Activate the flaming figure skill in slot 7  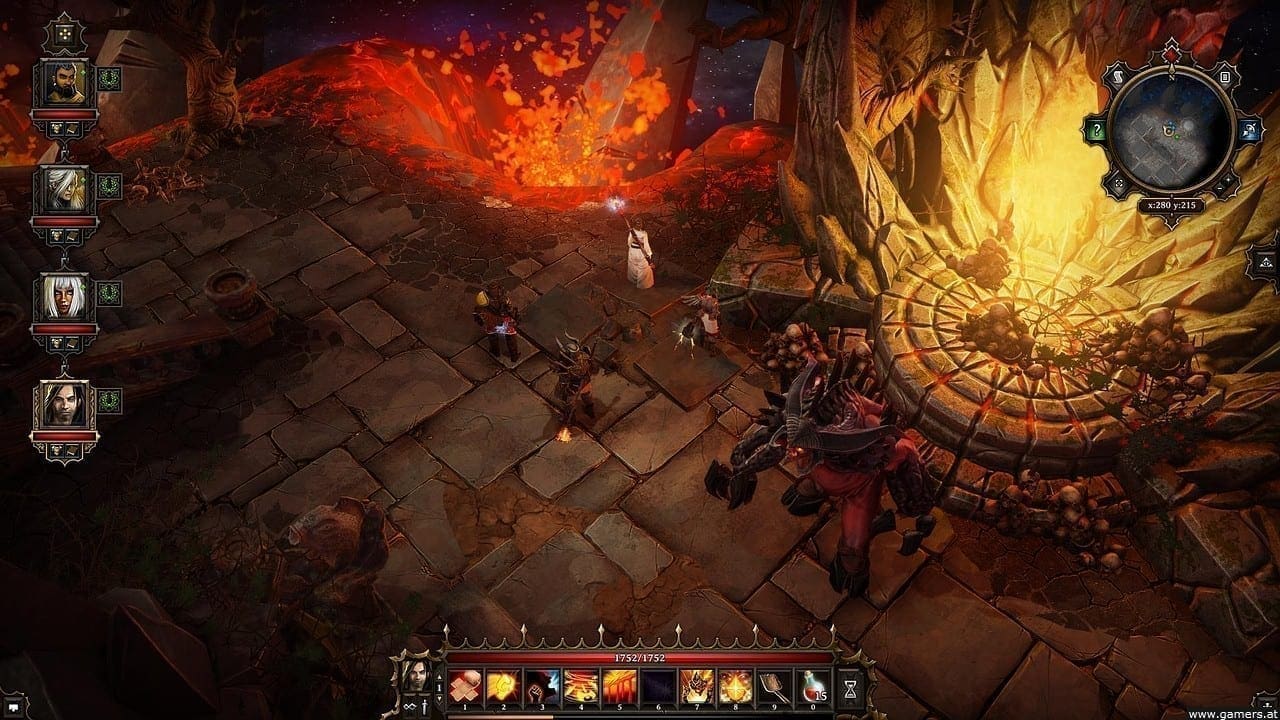coord(697,684)
